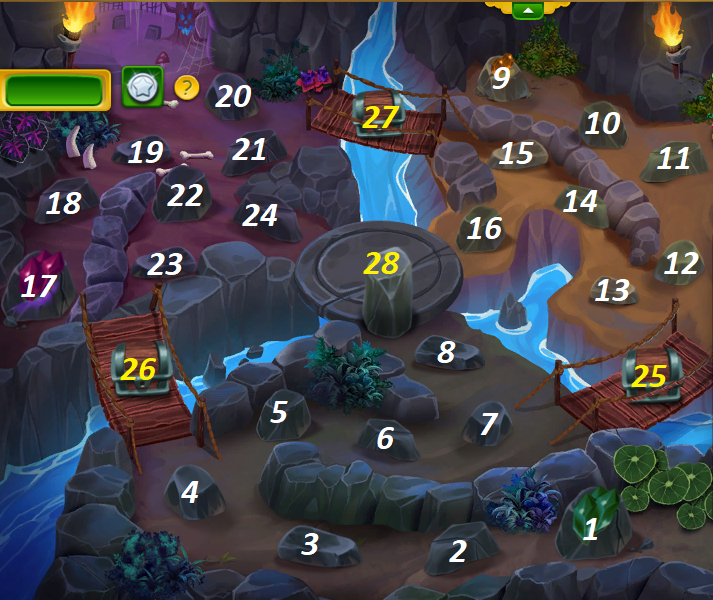Open the silver star badge button
The image size is (713, 600).
click(142, 88)
